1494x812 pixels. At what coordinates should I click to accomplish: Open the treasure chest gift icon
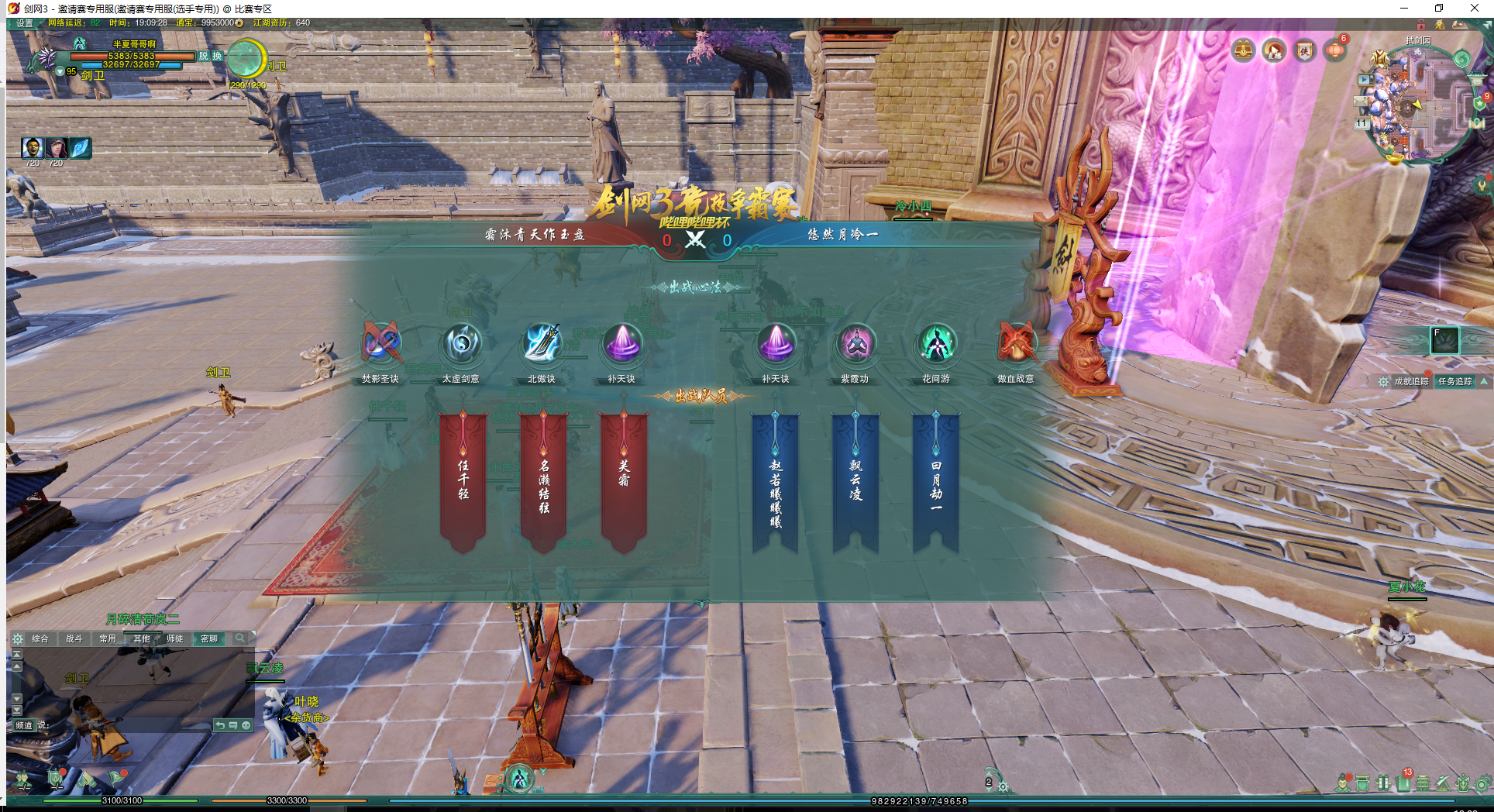[x=1243, y=51]
